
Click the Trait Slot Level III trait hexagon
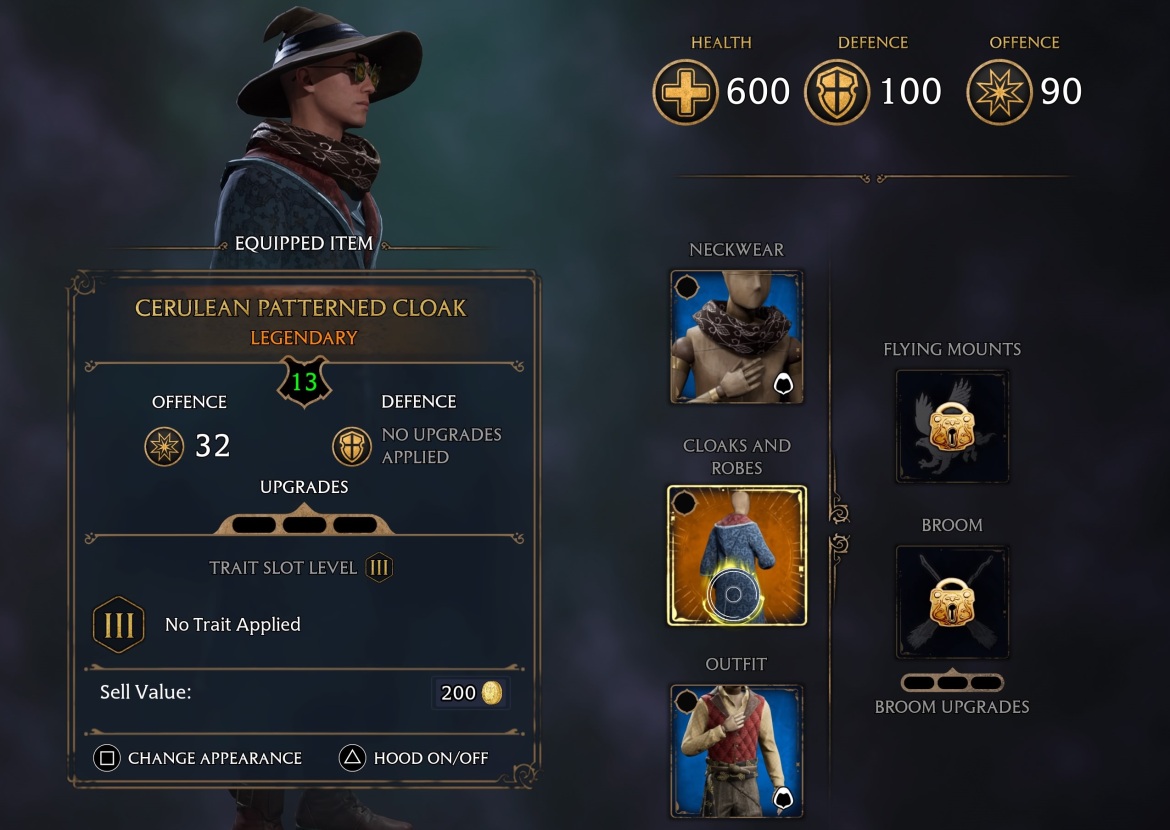point(119,625)
